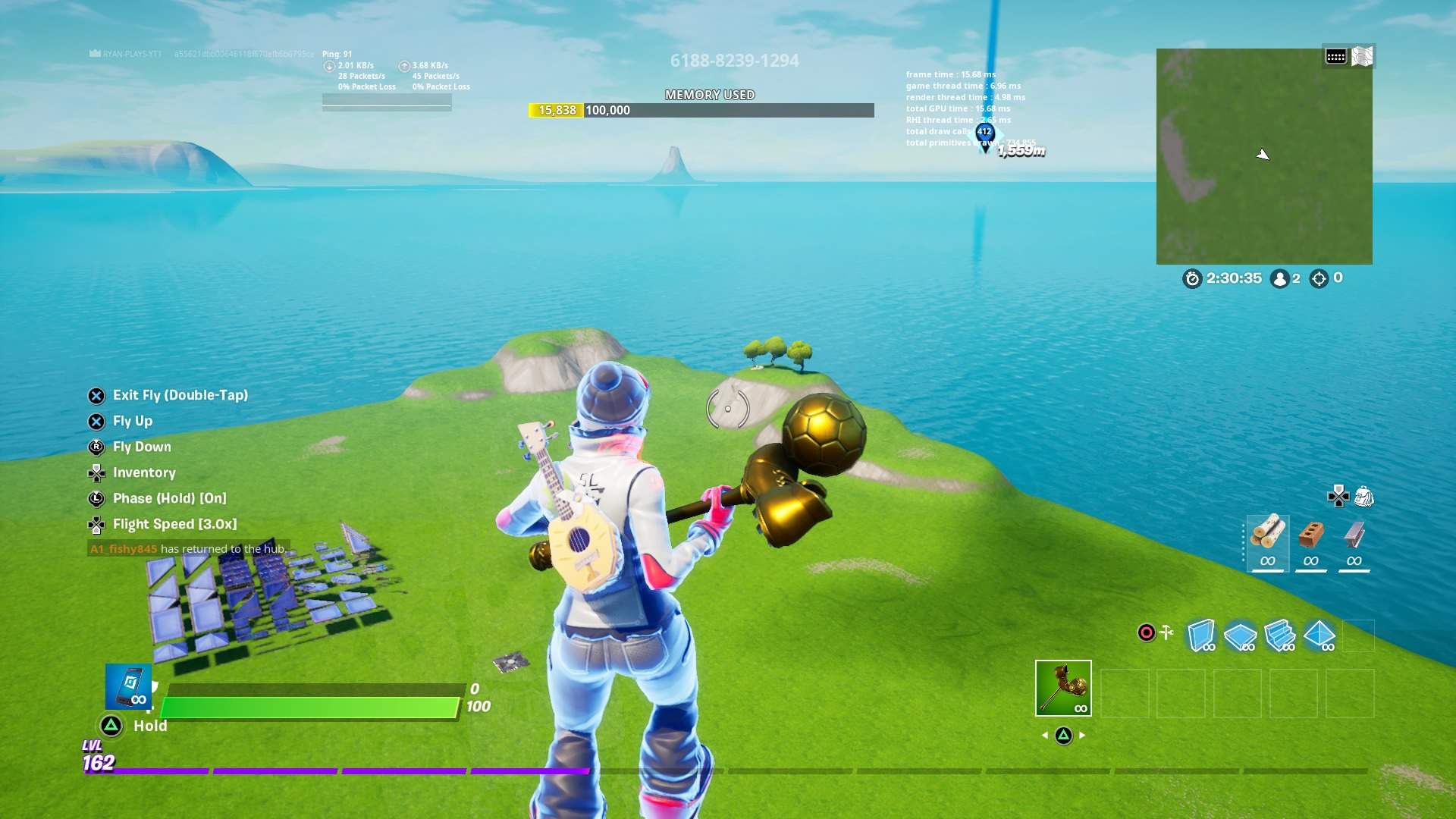Choose the floor building piece
1456x819 pixels.
1241,635
